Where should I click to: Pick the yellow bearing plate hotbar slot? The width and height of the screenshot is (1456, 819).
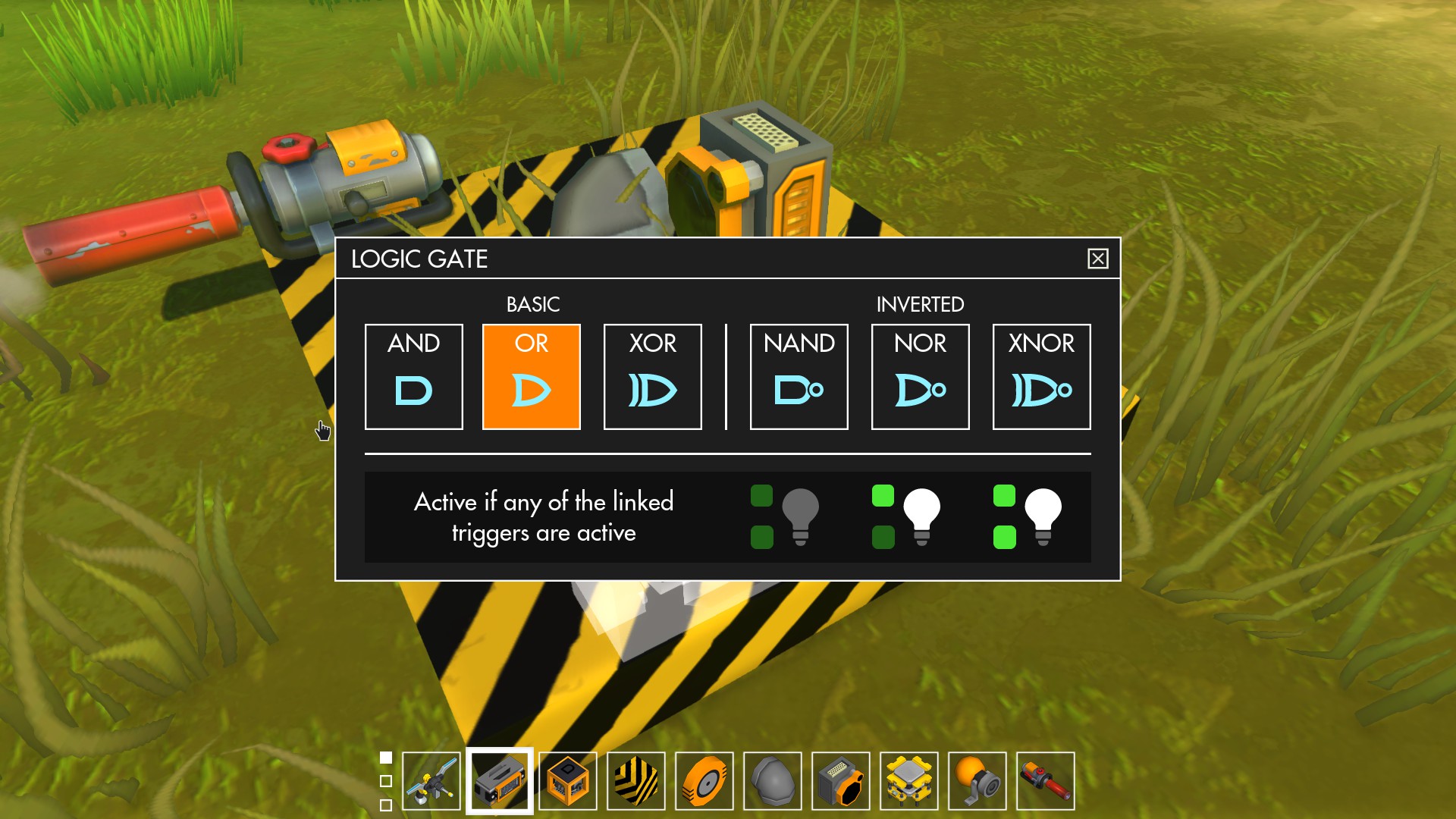point(909,781)
